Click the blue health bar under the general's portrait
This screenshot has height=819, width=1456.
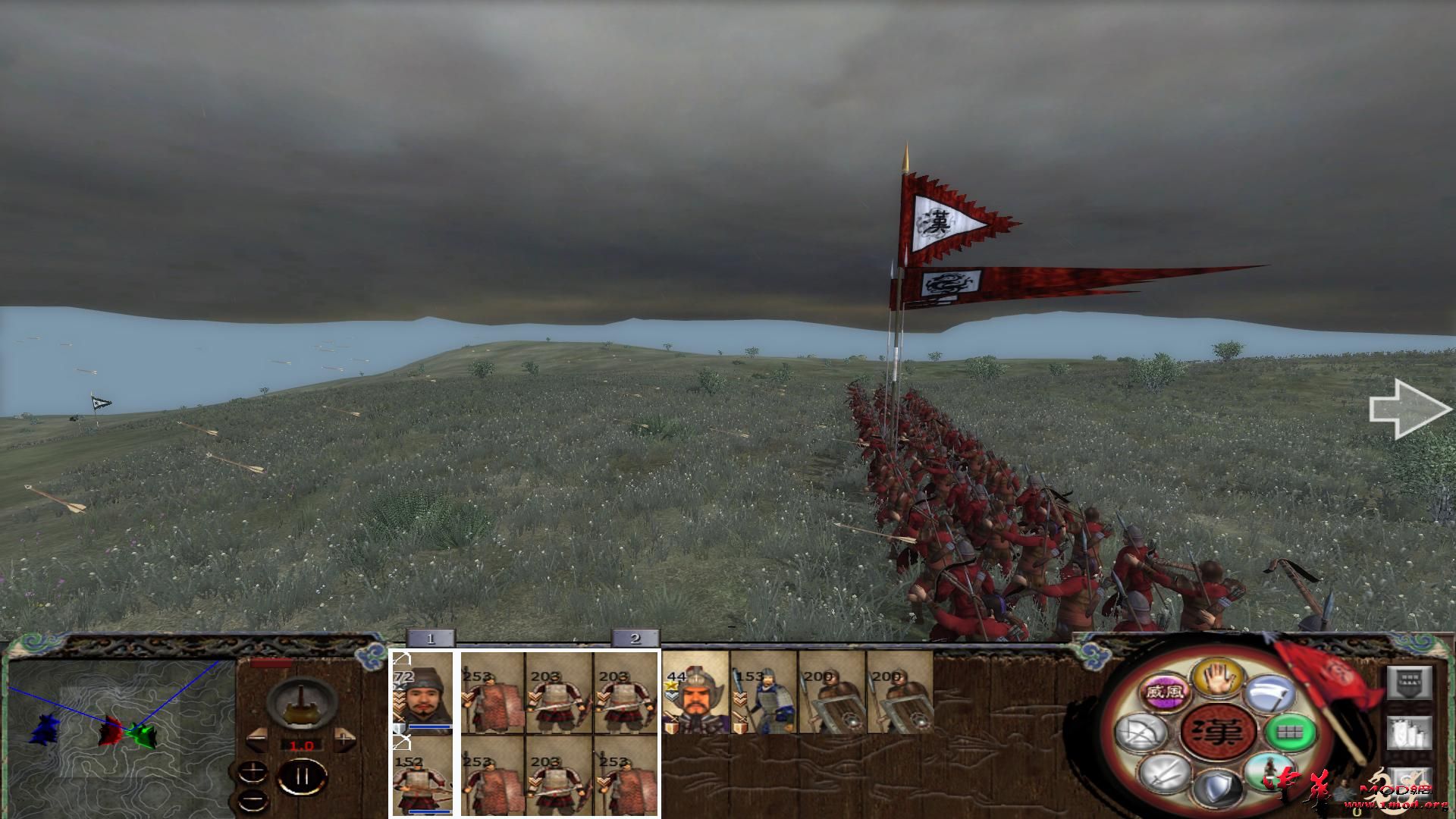[x=430, y=726]
